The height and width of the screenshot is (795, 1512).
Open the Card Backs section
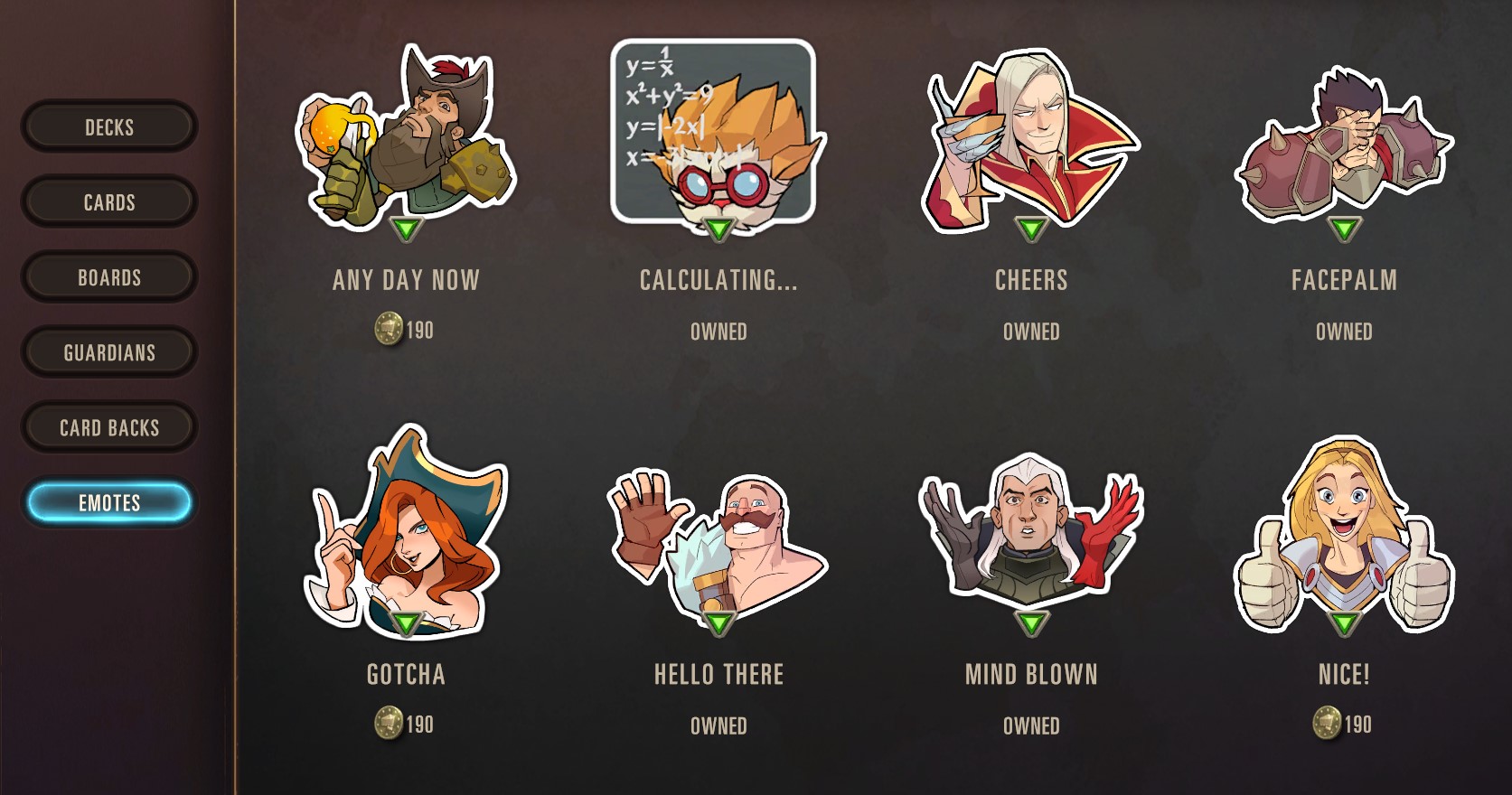(109, 427)
